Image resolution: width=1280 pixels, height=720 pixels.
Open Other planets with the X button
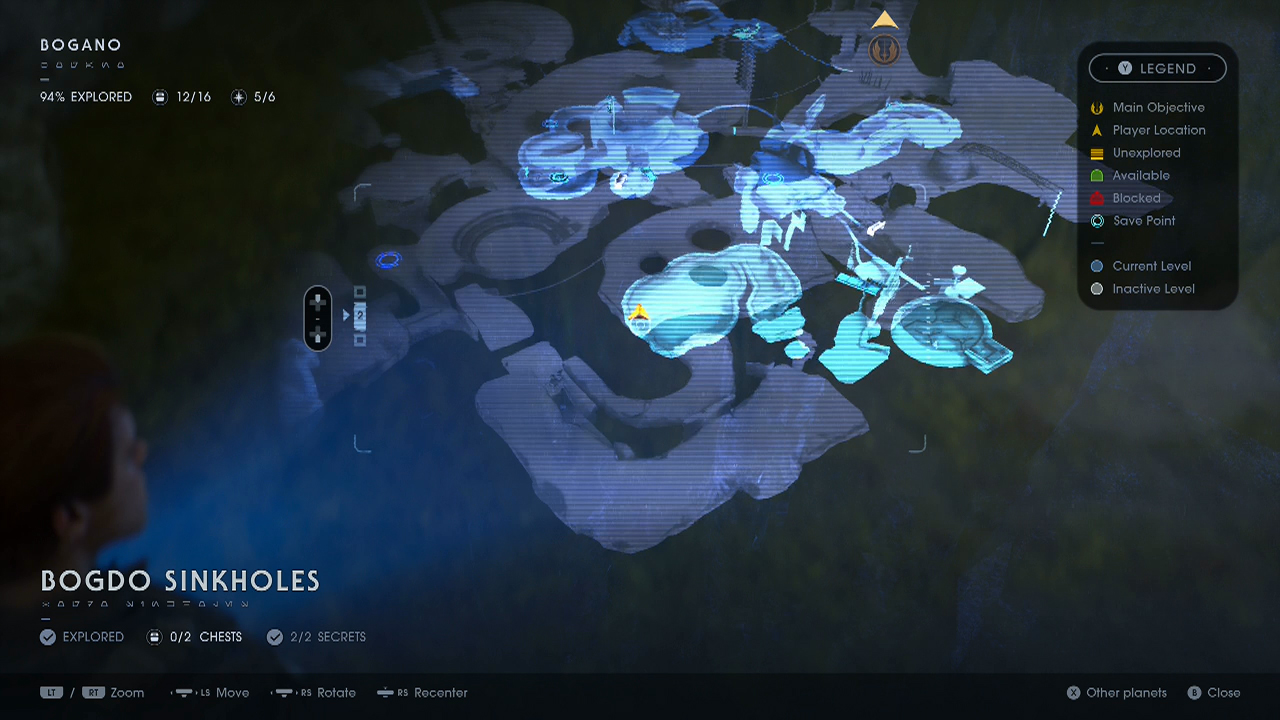point(1074,692)
